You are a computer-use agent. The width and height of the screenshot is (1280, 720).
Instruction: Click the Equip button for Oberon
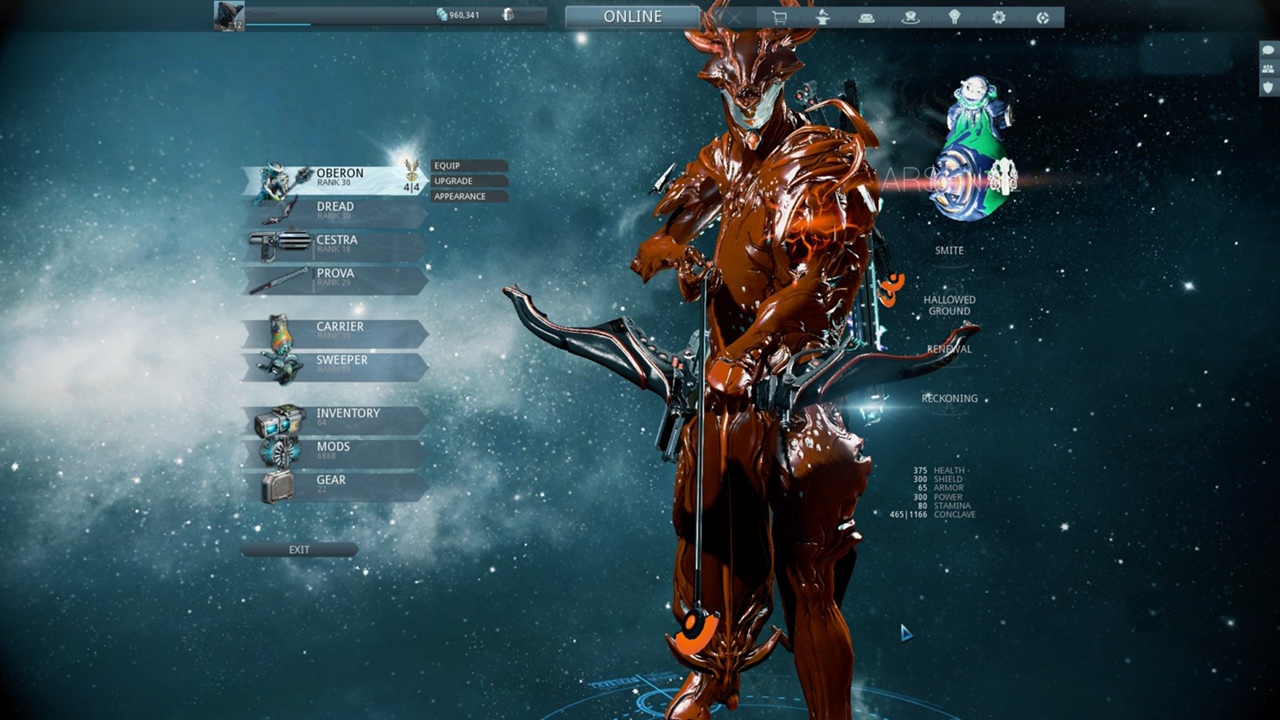pos(469,166)
